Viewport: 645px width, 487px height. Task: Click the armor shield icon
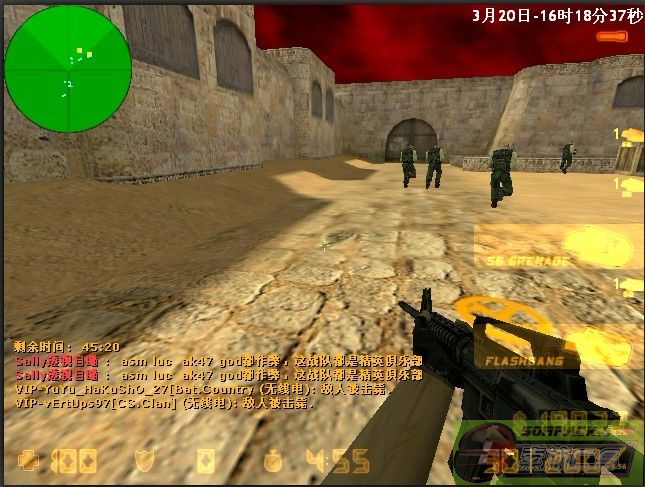146,462
